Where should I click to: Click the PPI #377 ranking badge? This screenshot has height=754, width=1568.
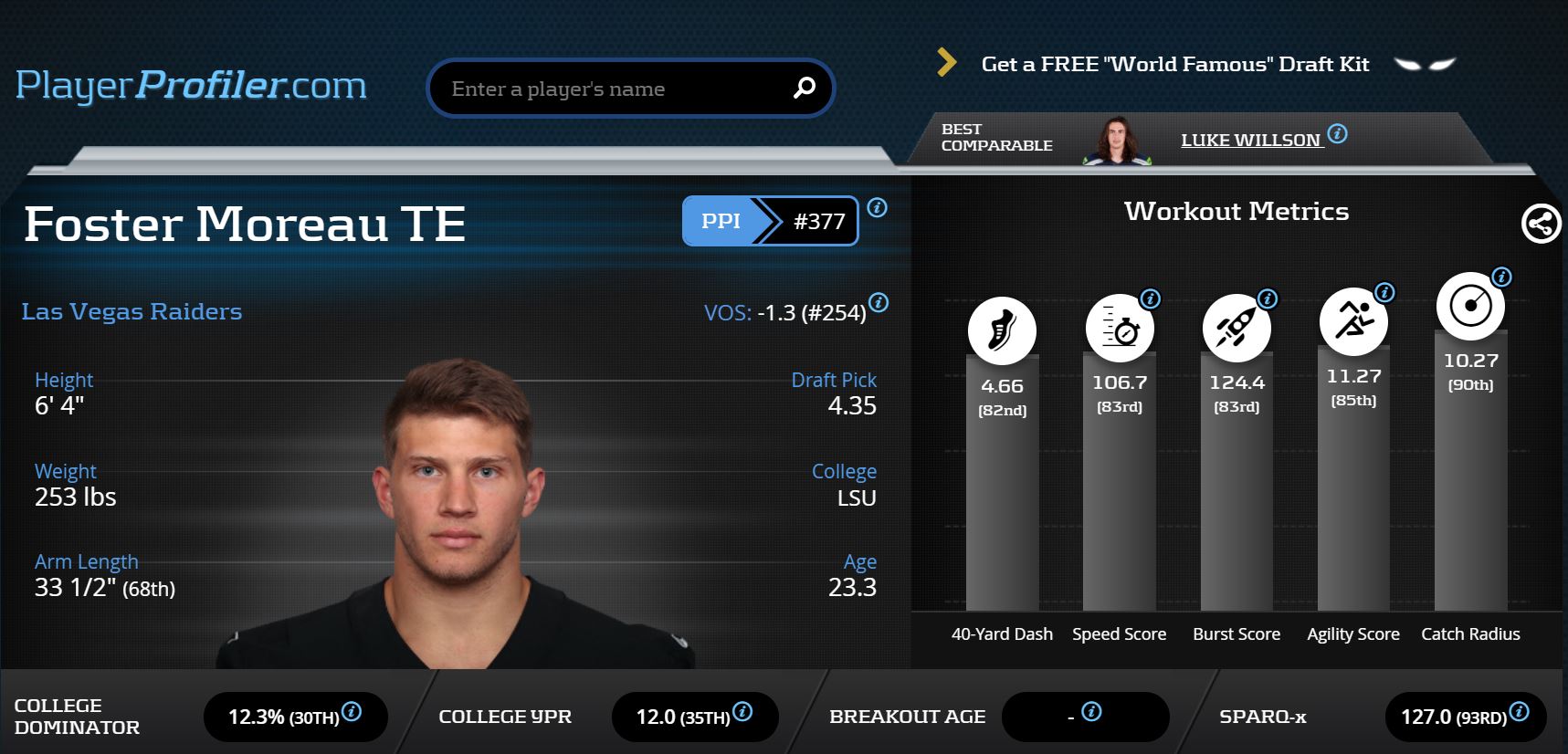(x=770, y=221)
